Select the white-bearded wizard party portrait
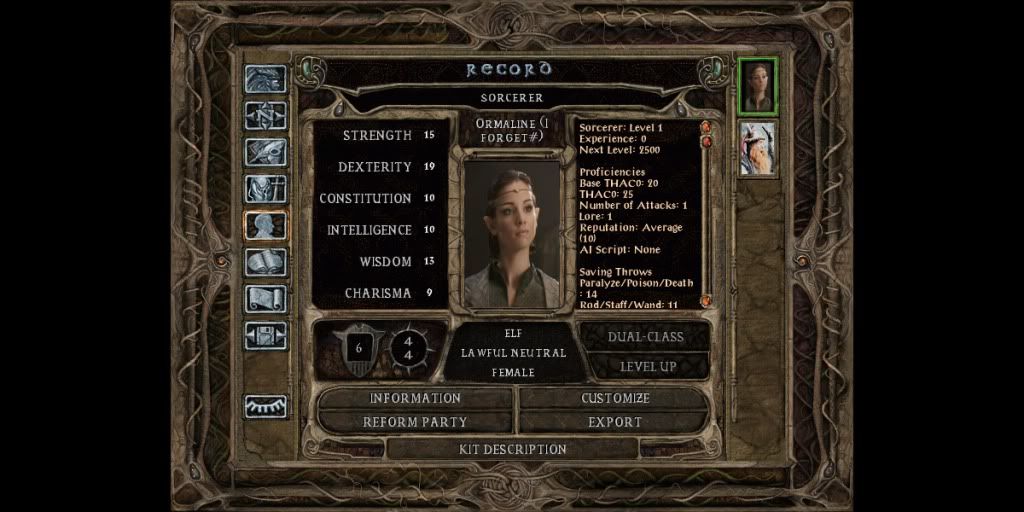 point(757,148)
